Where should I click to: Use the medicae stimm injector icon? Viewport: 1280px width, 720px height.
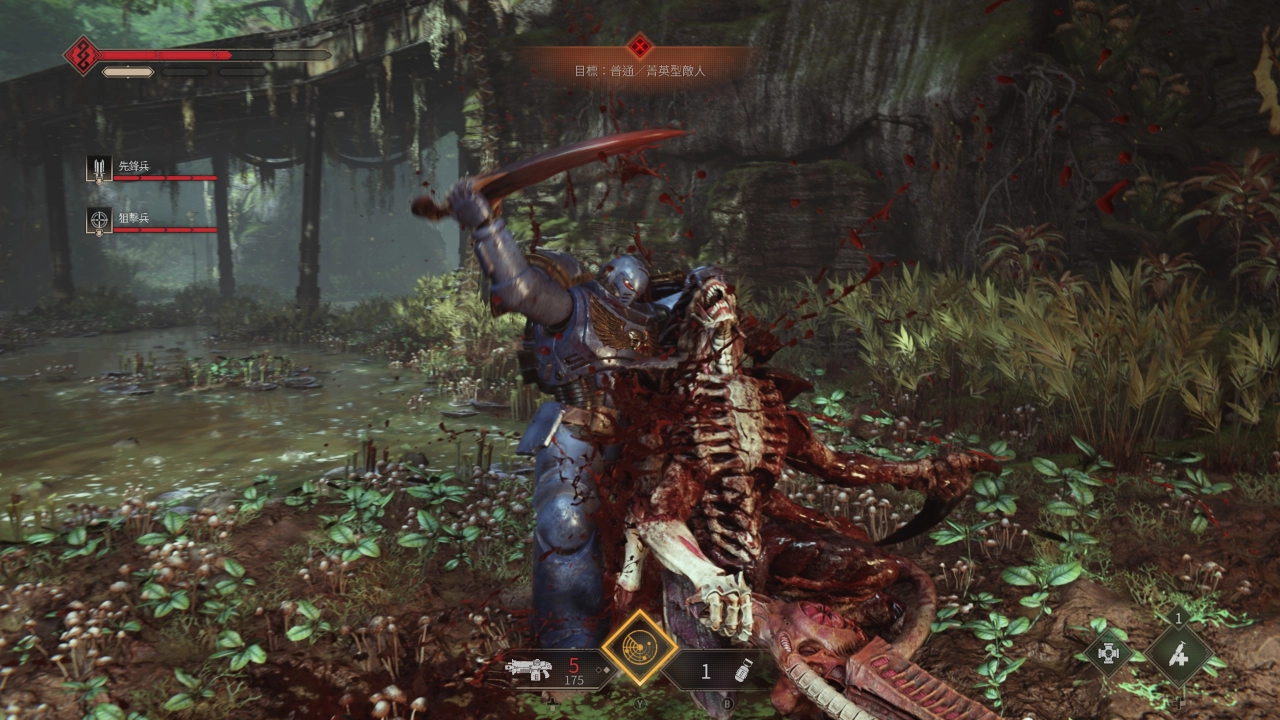click(x=1179, y=655)
